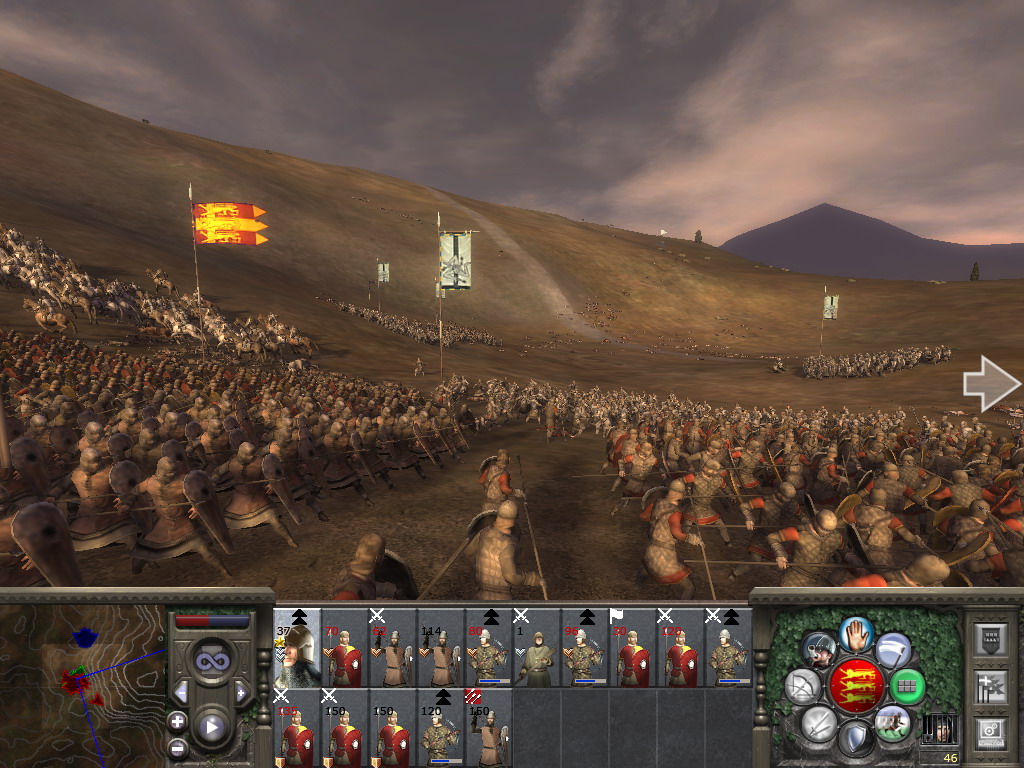Toggle the green formation grid button
The height and width of the screenshot is (768, 1024).
tap(907, 686)
